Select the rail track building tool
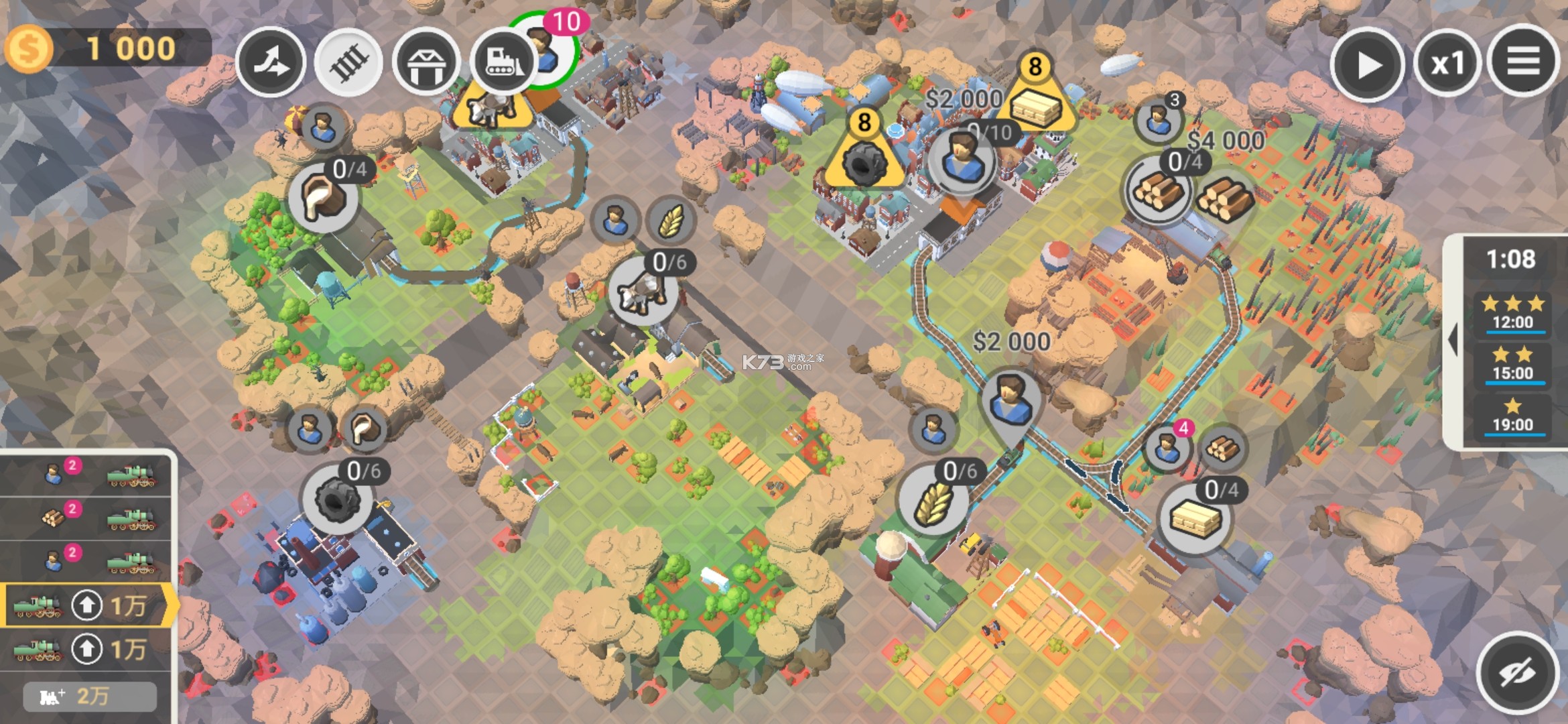Screen dimensions: 1568x724 (348, 62)
